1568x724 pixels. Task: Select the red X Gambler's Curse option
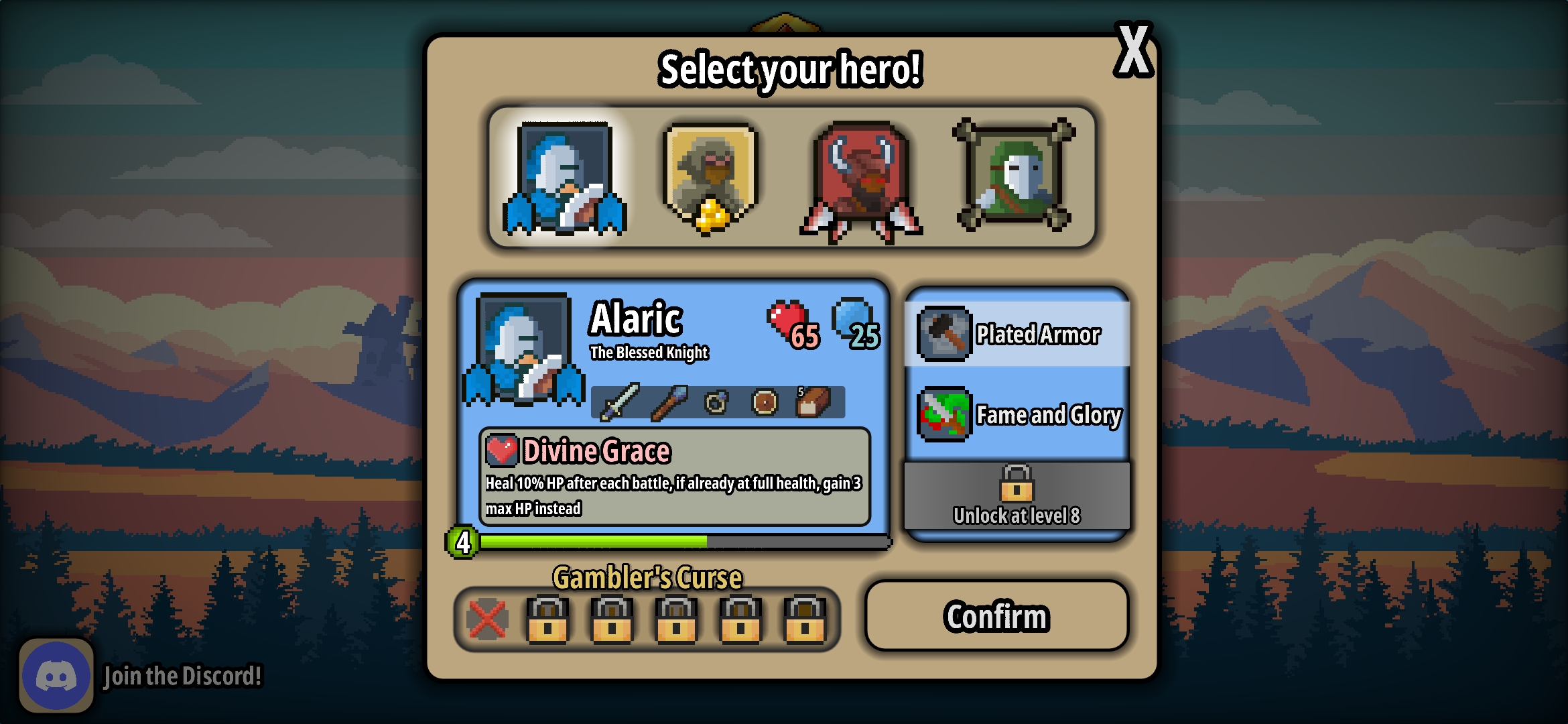(487, 619)
